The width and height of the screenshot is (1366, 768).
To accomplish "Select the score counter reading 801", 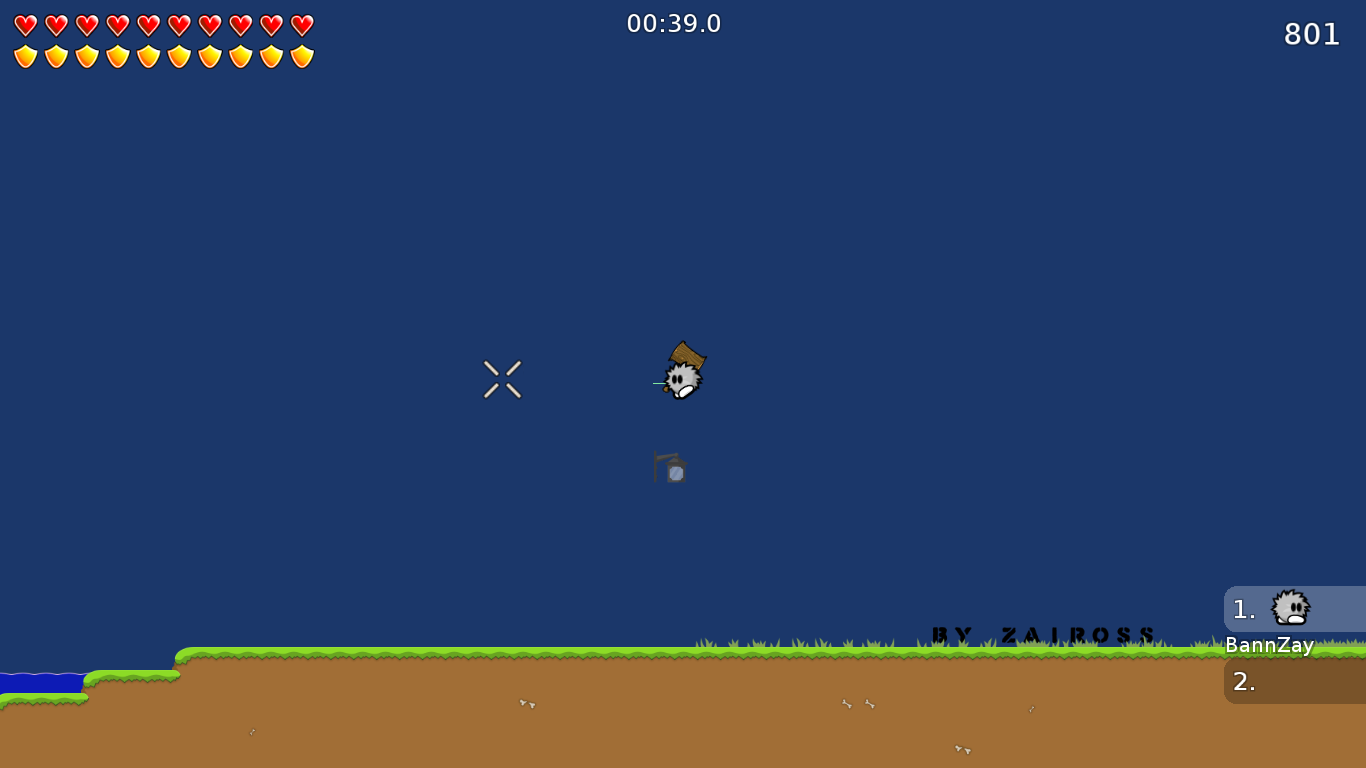I will point(1313,34).
